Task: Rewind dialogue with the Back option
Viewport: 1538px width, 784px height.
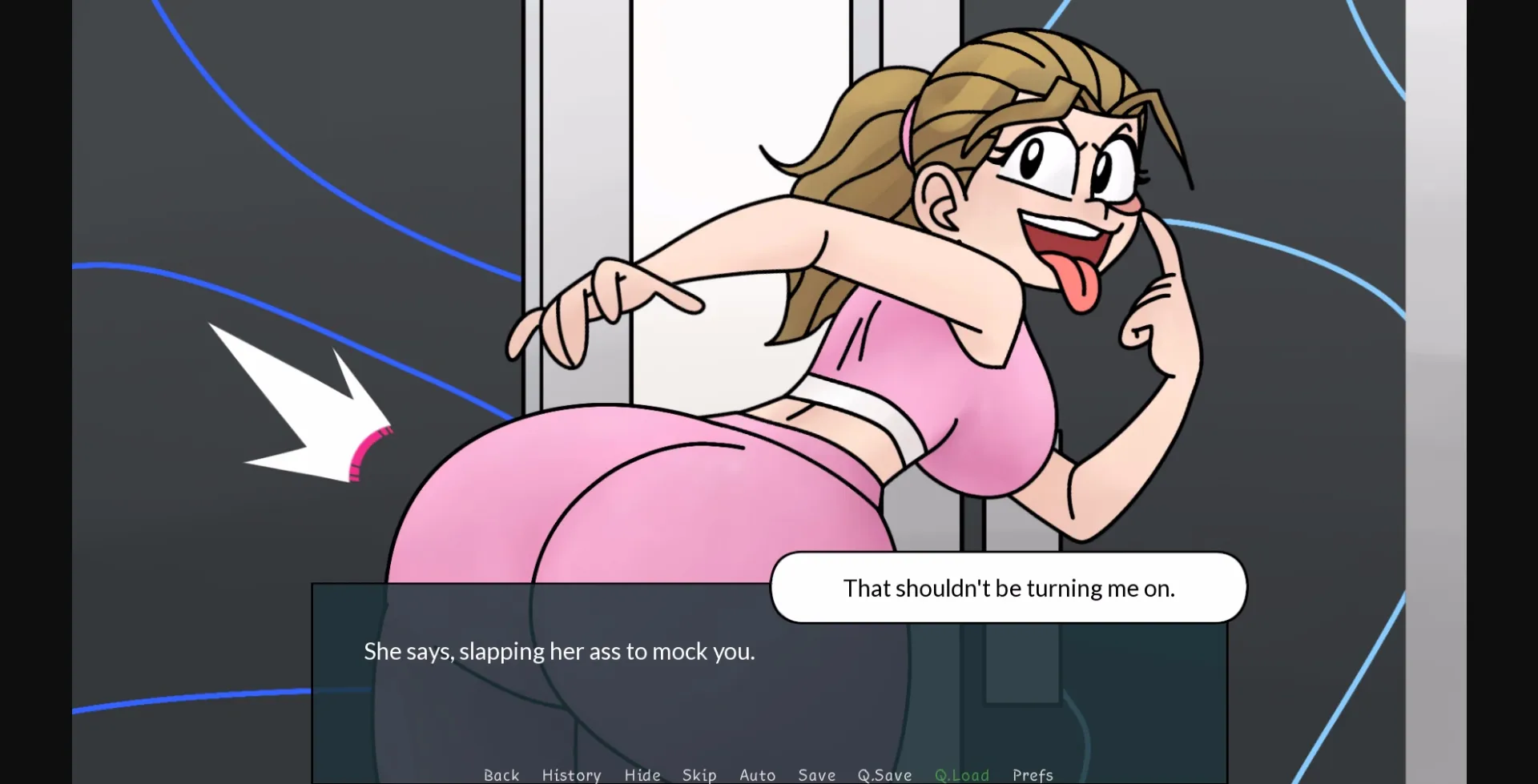Action: pyautogui.click(x=501, y=774)
